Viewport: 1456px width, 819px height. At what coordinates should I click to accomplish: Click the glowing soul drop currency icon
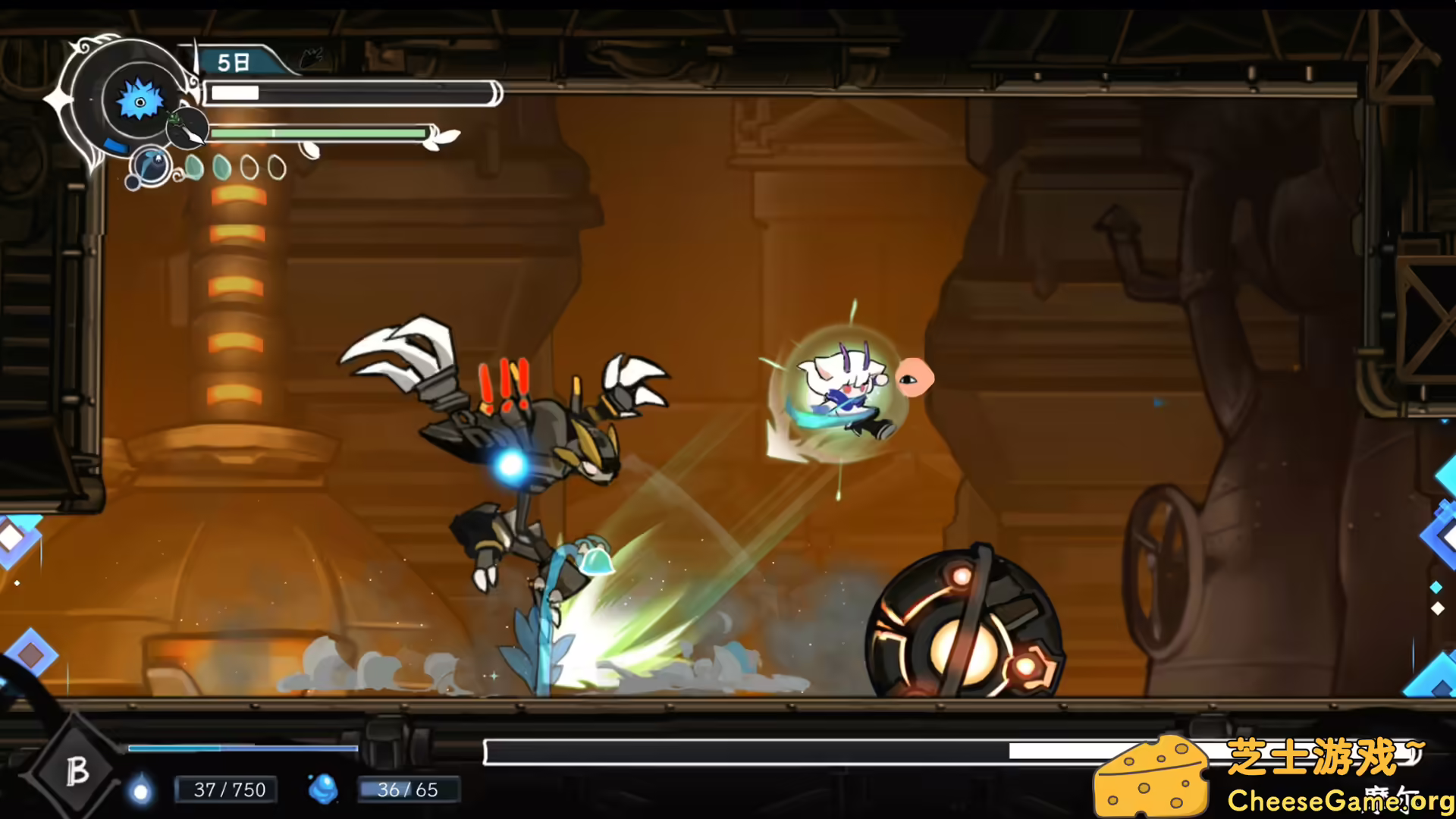tap(141, 787)
